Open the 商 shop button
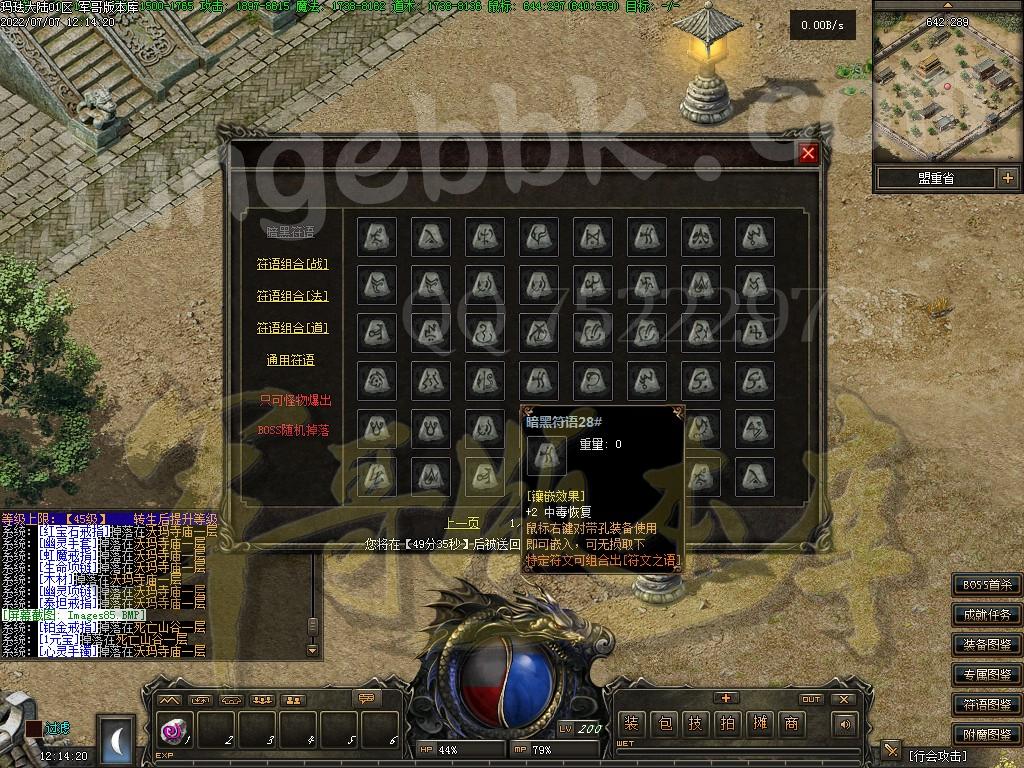1024x768 pixels. [x=792, y=724]
